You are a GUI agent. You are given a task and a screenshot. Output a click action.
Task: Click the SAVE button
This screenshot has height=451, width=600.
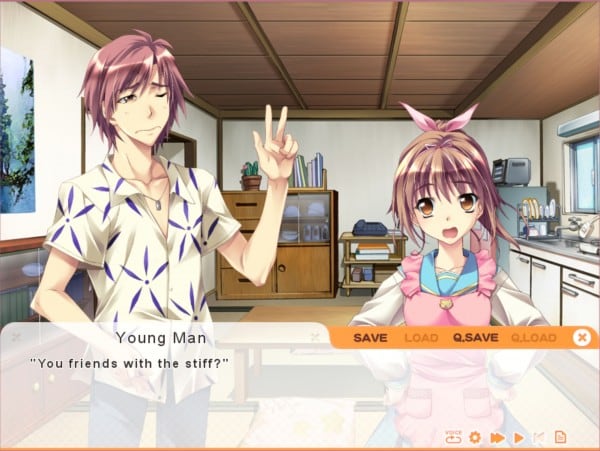pos(370,338)
